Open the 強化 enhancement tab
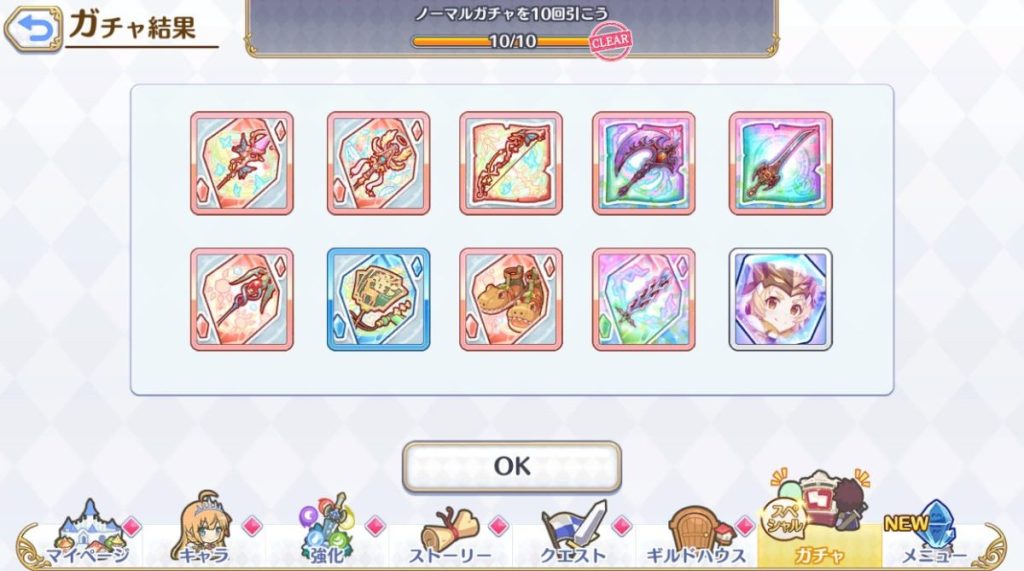This screenshot has width=1024, height=571. point(327,536)
